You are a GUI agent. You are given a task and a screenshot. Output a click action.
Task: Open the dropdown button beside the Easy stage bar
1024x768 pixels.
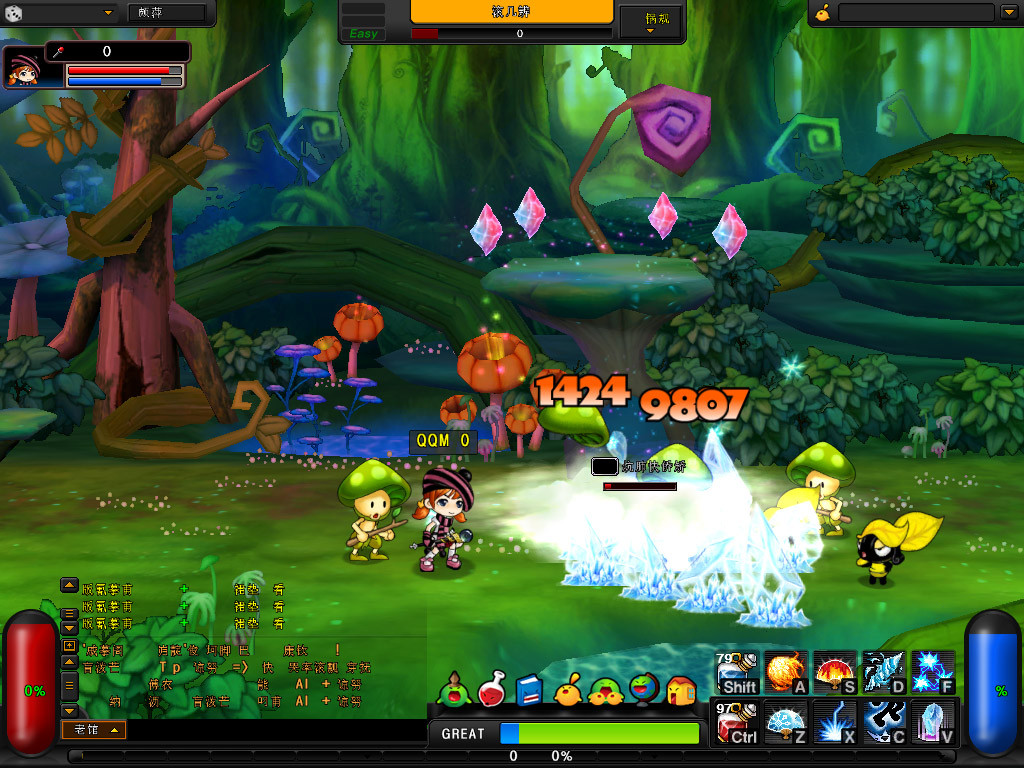point(650,22)
